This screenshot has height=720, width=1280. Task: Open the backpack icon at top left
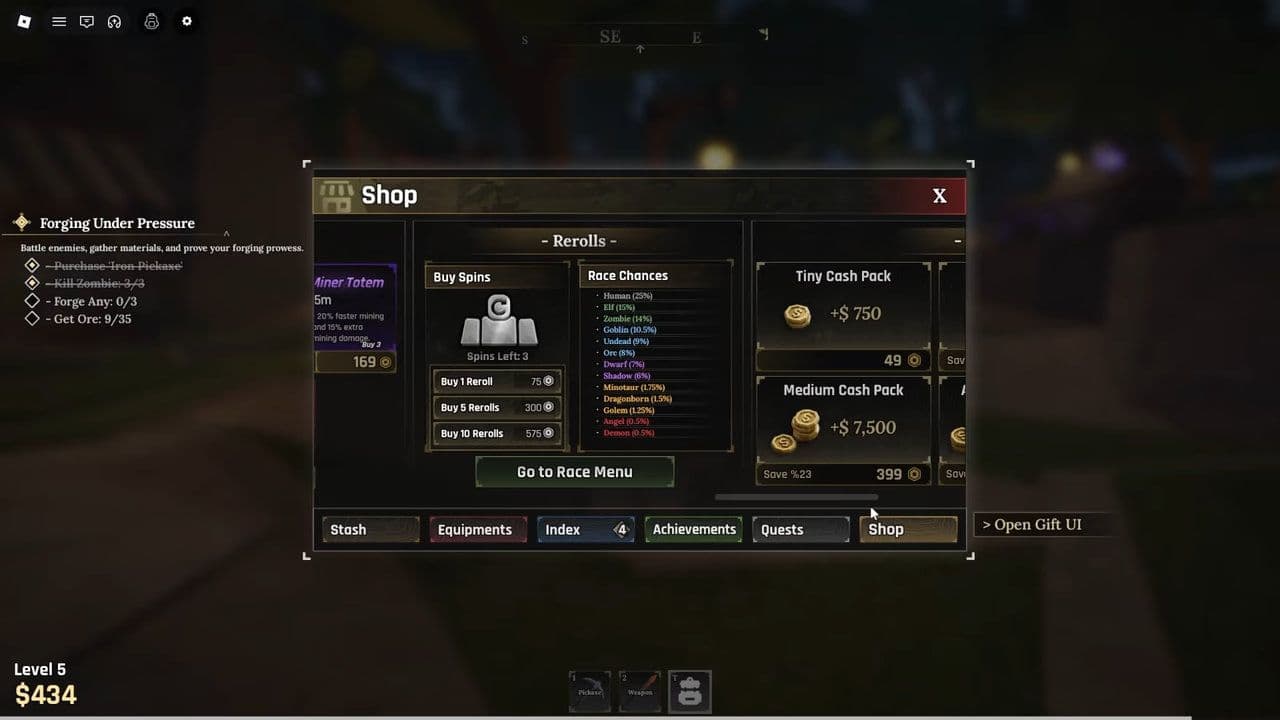(151, 21)
